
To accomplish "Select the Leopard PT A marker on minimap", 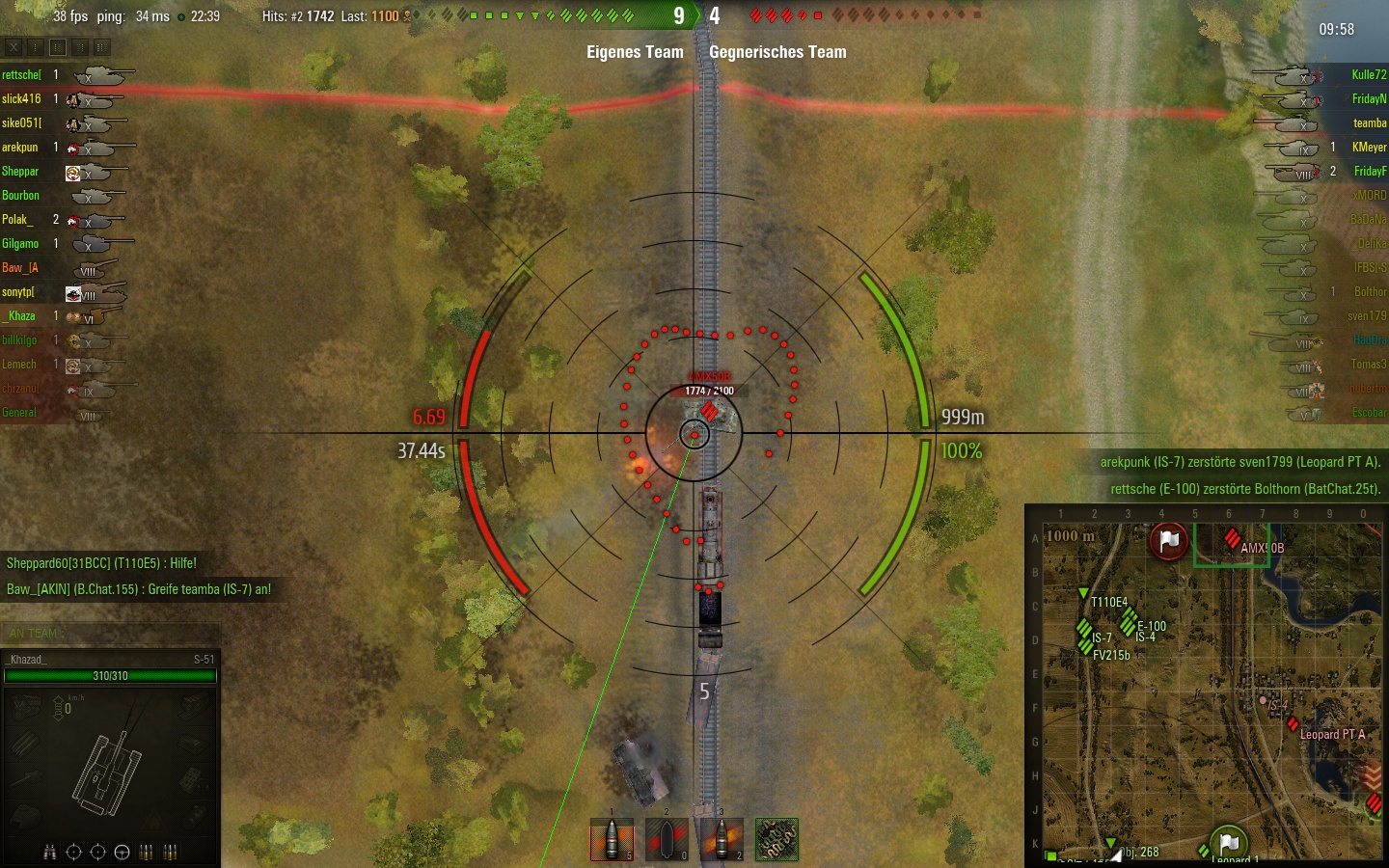I will [x=1293, y=723].
